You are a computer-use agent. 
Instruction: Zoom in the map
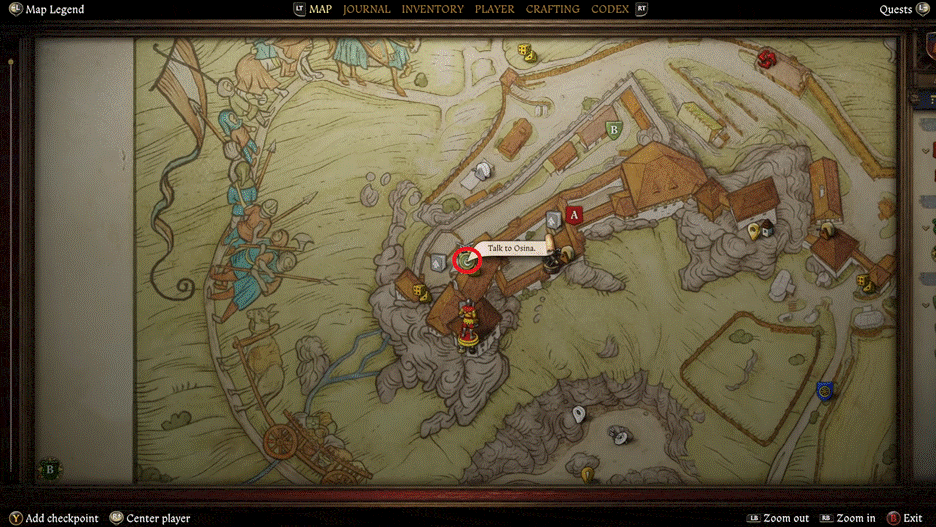853,518
